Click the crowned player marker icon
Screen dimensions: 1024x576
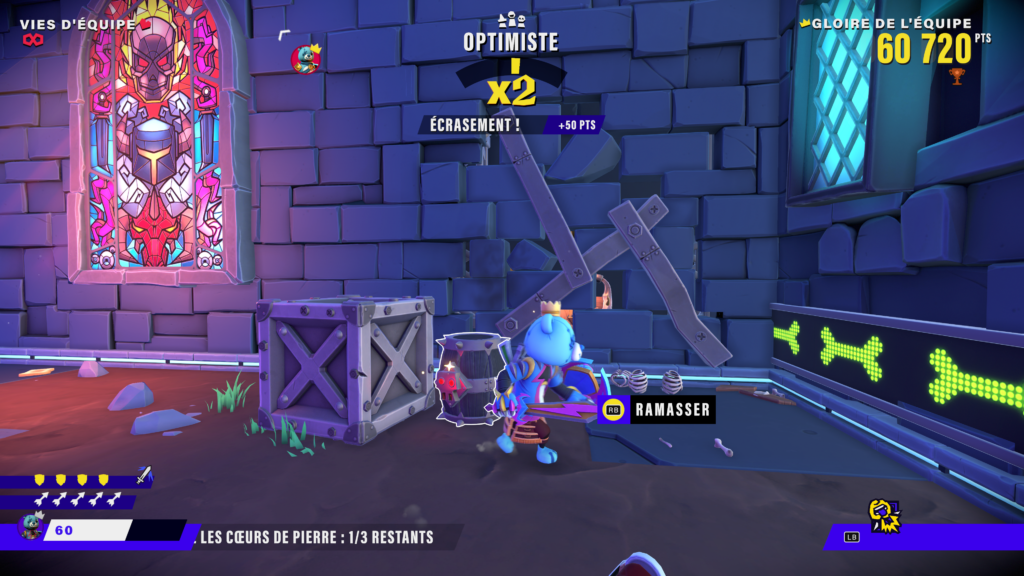click(305, 59)
